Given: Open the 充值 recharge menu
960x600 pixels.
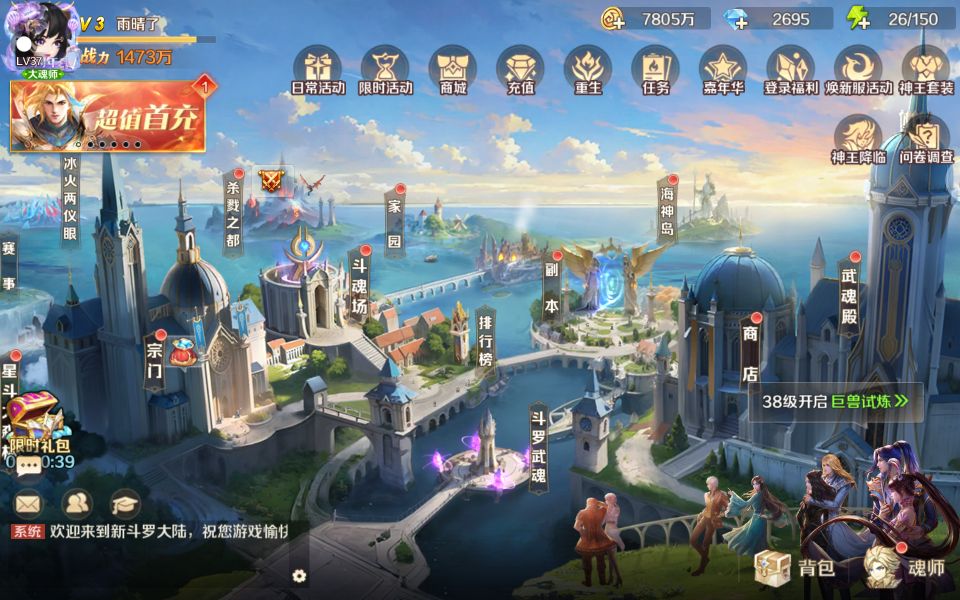Looking at the screenshot, I should [x=520, y=69].
